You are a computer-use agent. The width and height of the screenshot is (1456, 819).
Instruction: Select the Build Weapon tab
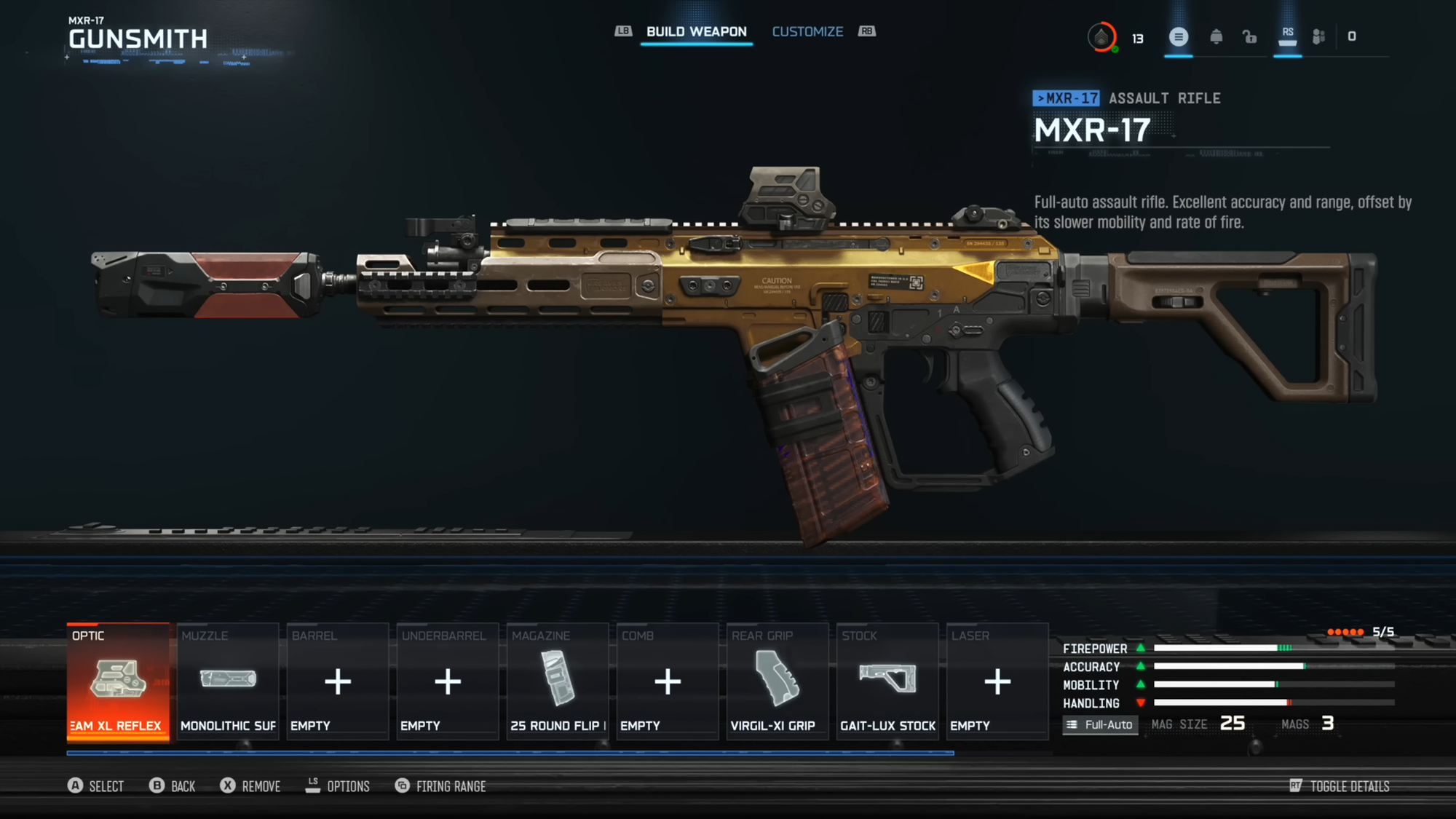696,31
